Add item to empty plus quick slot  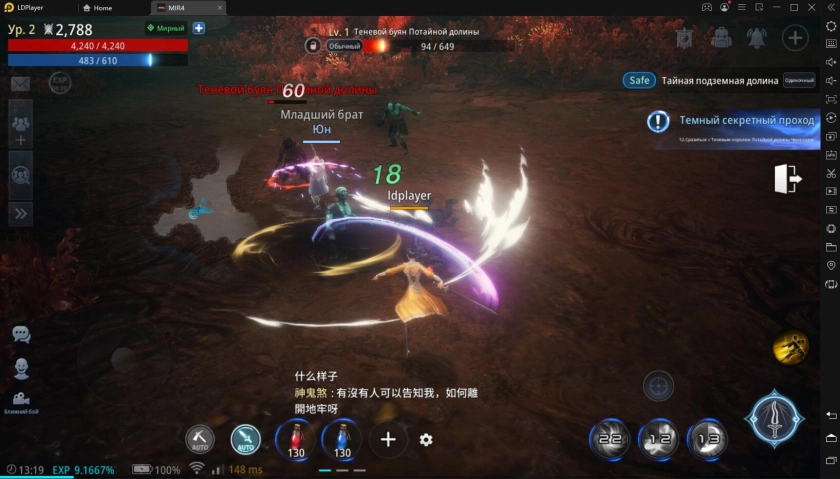click(388, 439)
